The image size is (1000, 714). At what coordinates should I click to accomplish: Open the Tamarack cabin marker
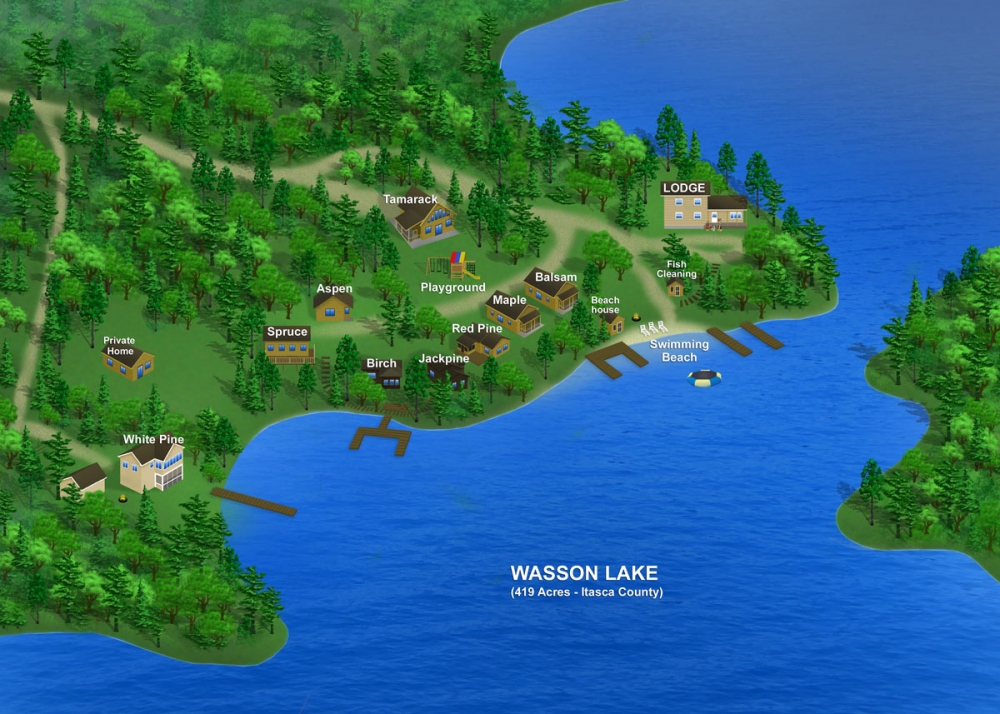tap(411, 199)
